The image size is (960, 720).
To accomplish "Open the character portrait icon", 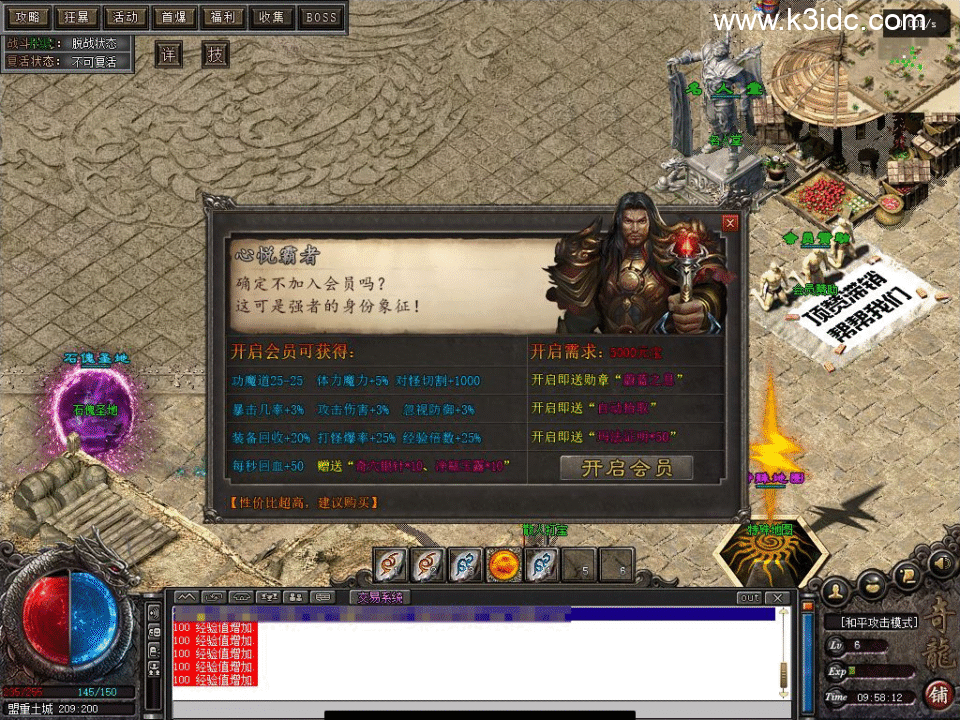I will click(836, 590).
